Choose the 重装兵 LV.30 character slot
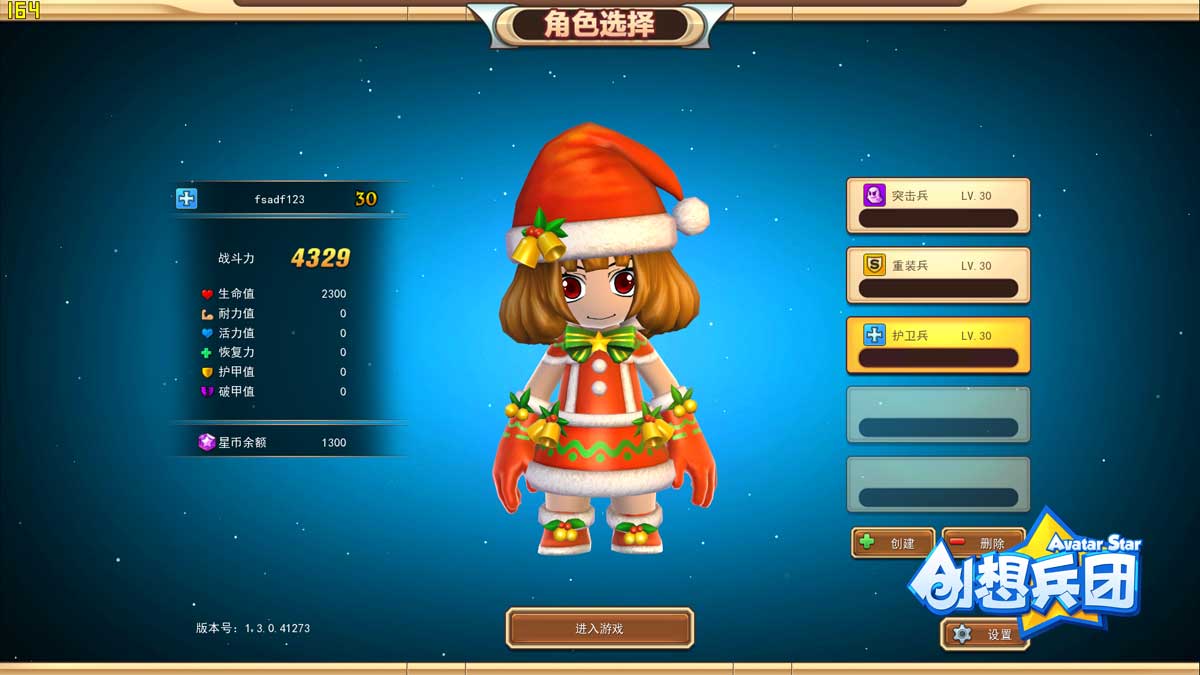The height and width of the screenshot is (675, 1200). coord(938,276)
